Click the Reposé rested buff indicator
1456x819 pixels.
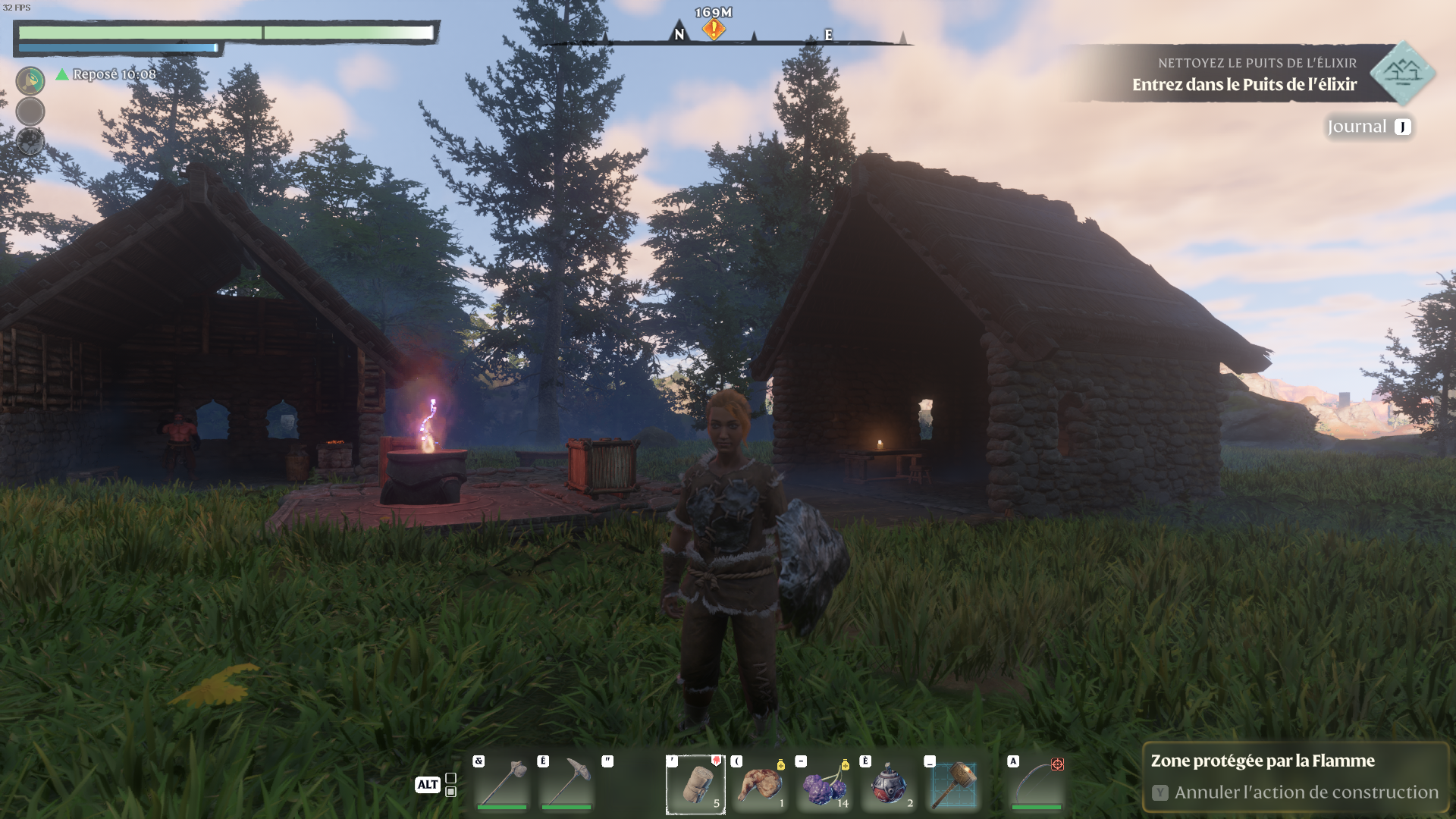pos(106,74)
